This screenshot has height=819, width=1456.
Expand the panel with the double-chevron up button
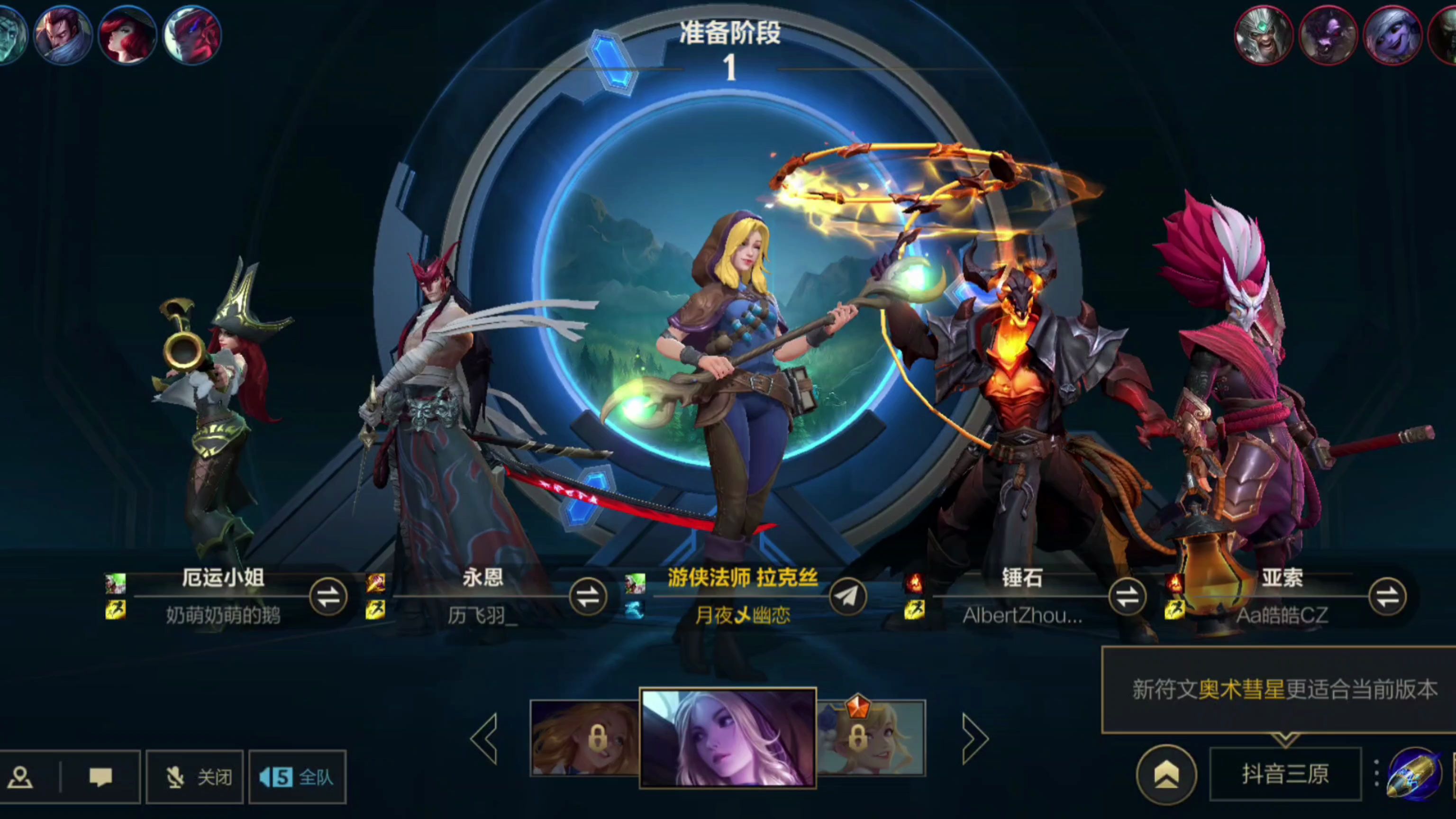coord(1166,774)
